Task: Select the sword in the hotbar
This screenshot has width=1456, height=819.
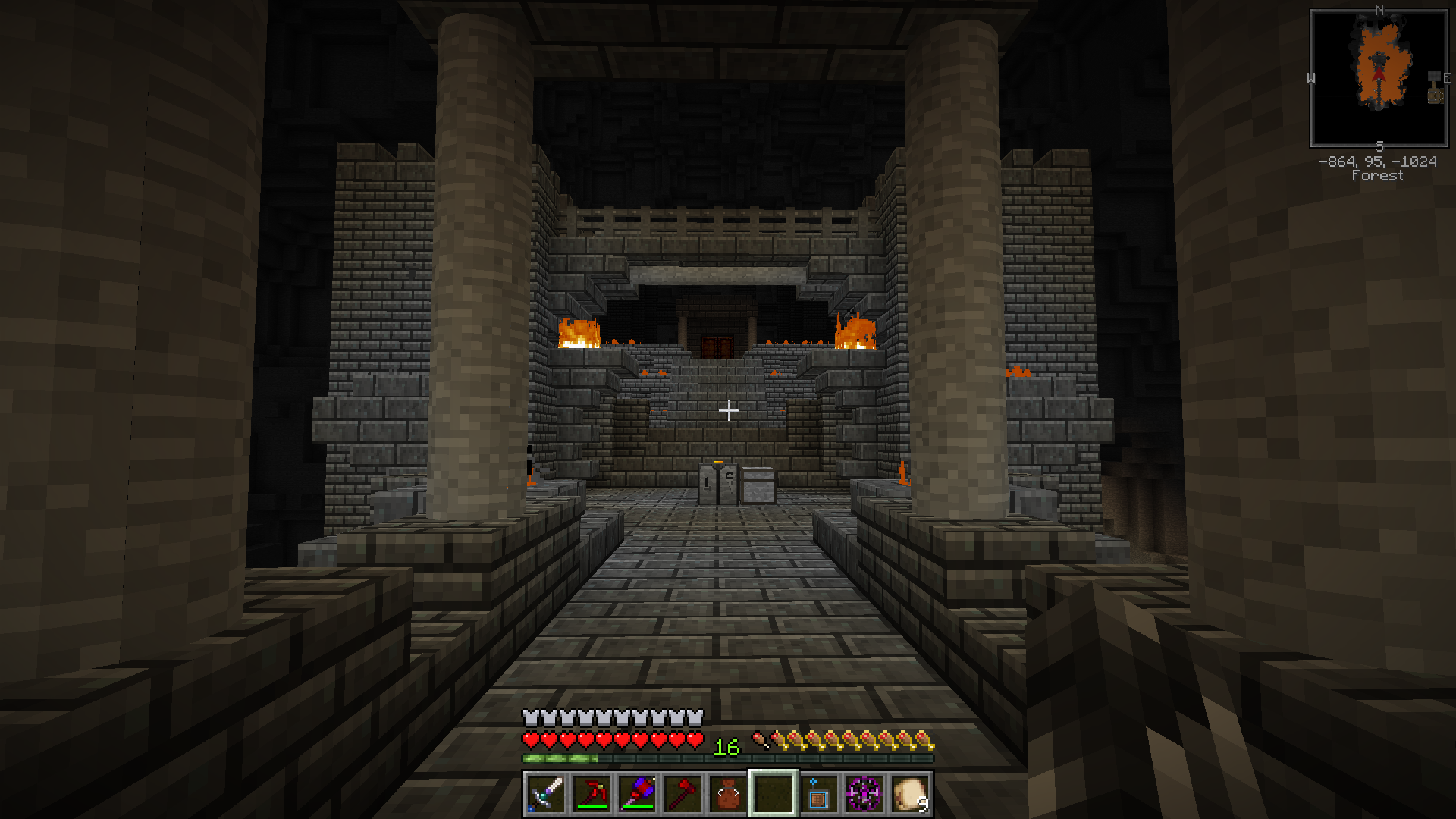Action: [x=546, y=793]
